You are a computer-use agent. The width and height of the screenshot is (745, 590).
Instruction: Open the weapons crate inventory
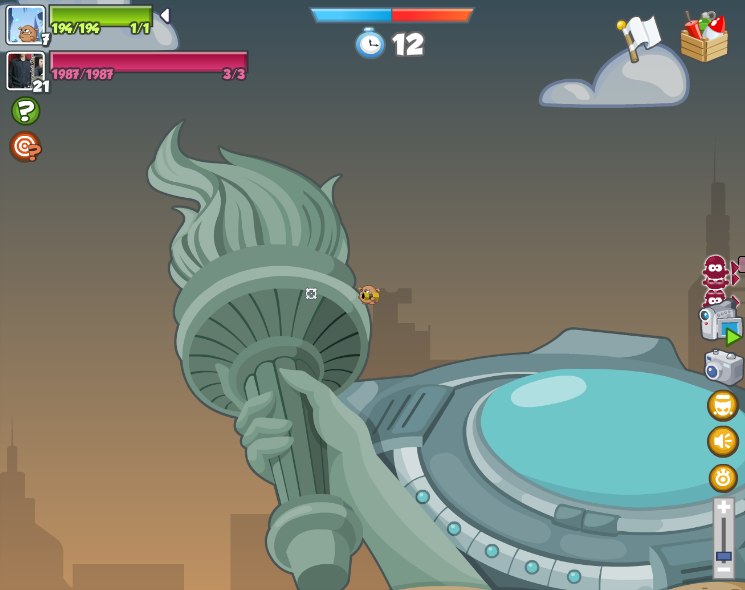coord(704,37)
